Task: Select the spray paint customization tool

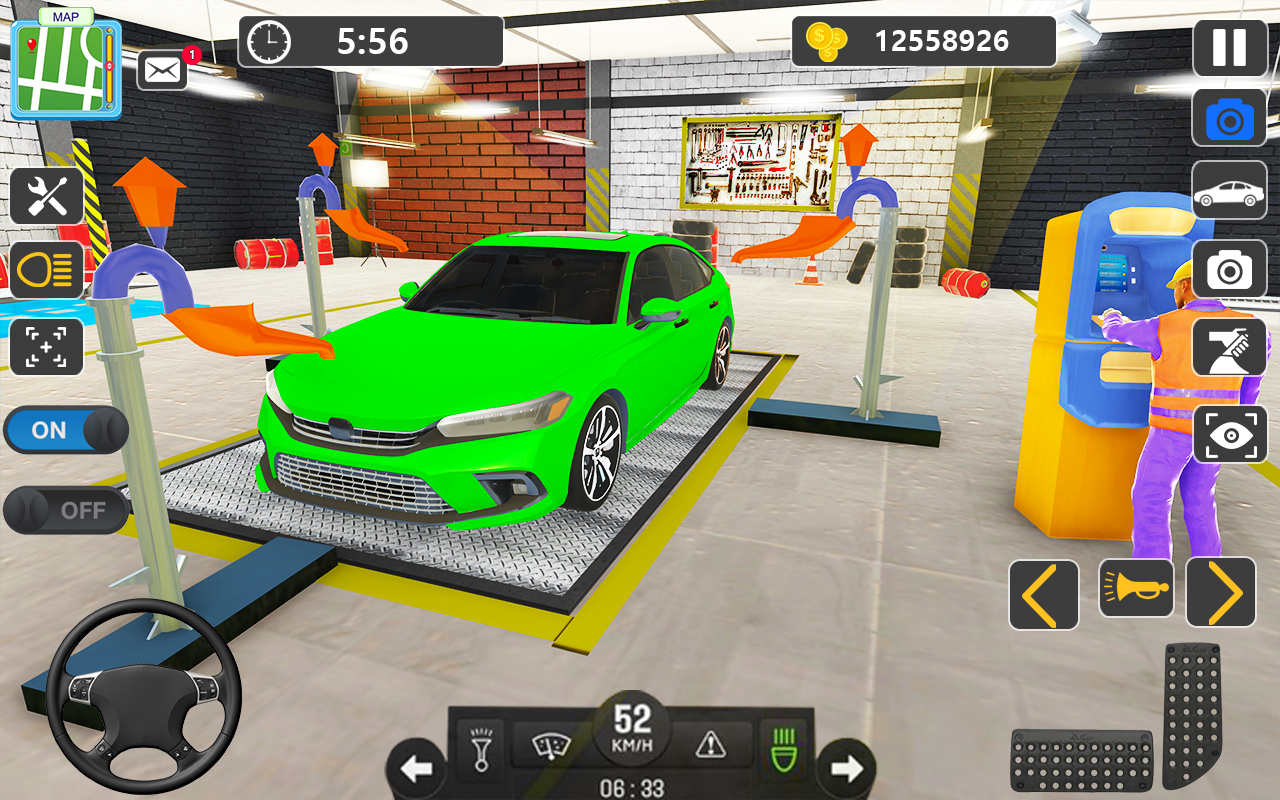Action: (1229, 349)
